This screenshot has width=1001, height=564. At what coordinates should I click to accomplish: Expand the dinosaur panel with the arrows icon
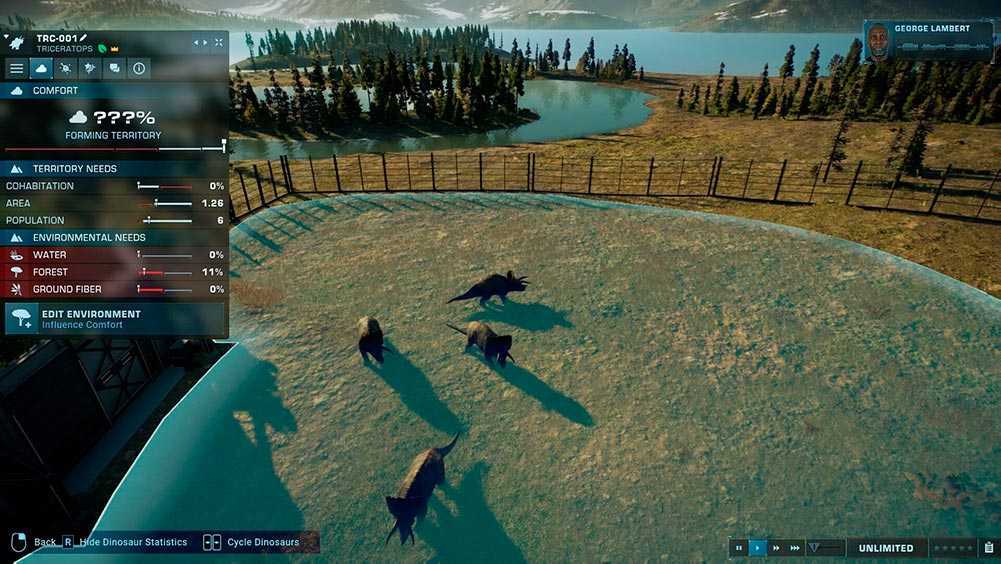point(218,42)
